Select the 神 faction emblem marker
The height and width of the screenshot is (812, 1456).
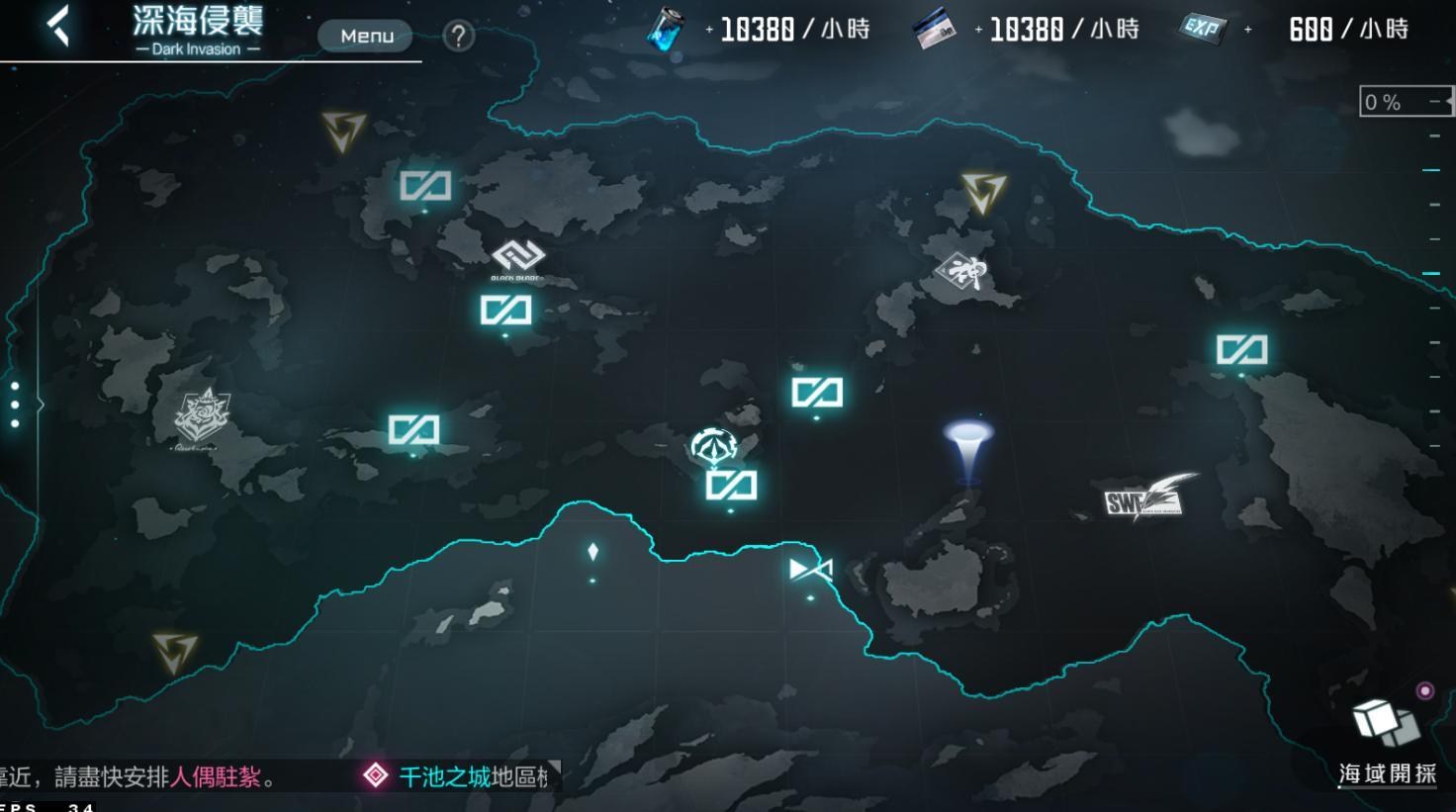[964, 270]
